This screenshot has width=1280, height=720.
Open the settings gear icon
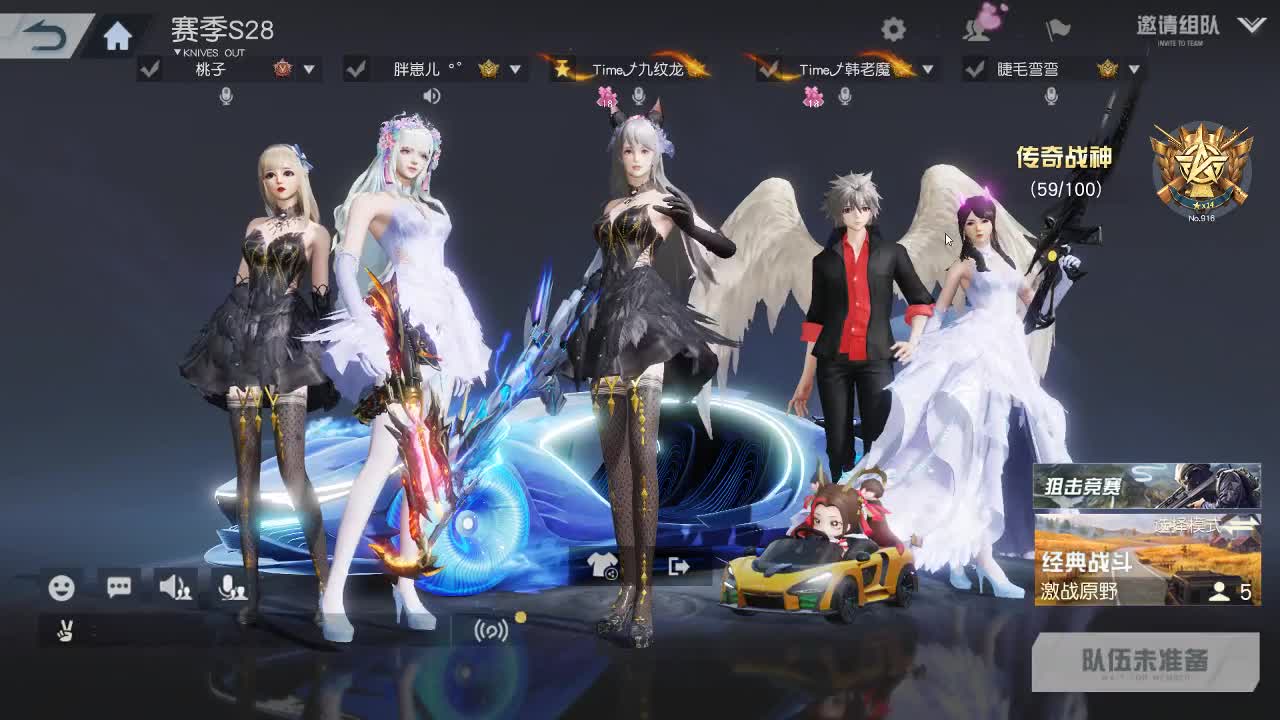[895, 31]
